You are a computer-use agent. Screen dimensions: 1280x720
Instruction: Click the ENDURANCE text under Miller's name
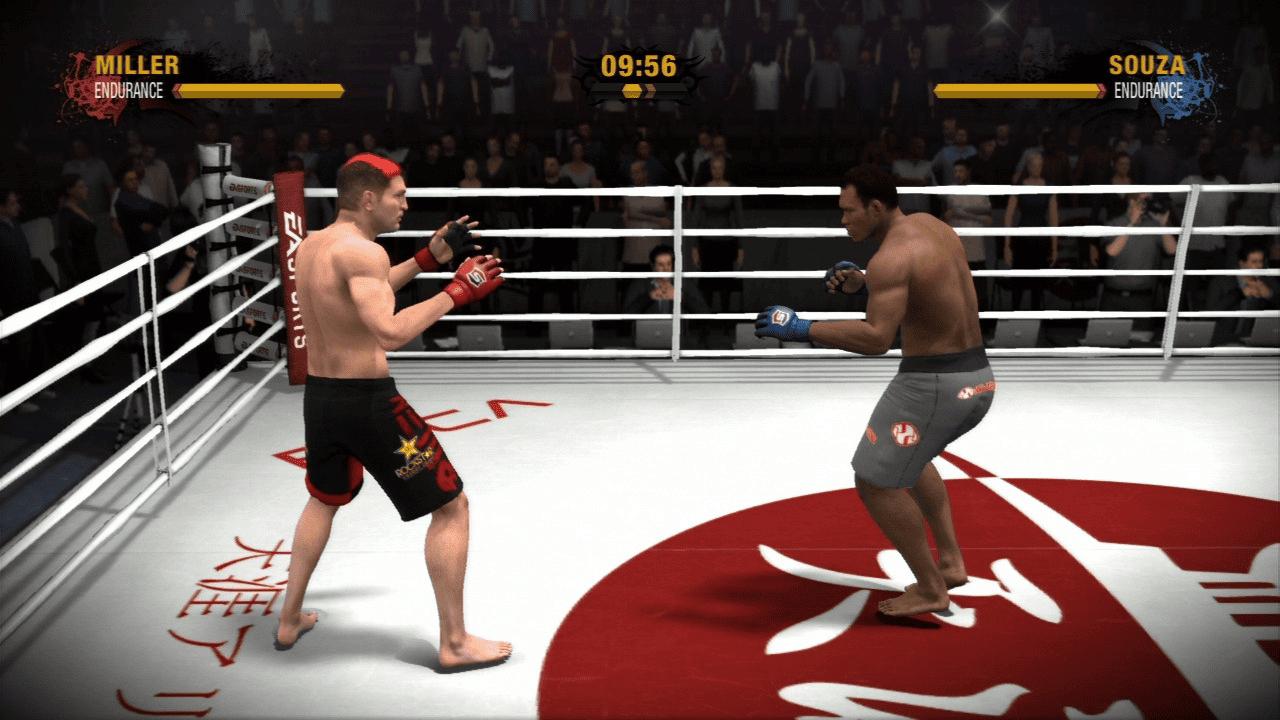pos(130,88)
